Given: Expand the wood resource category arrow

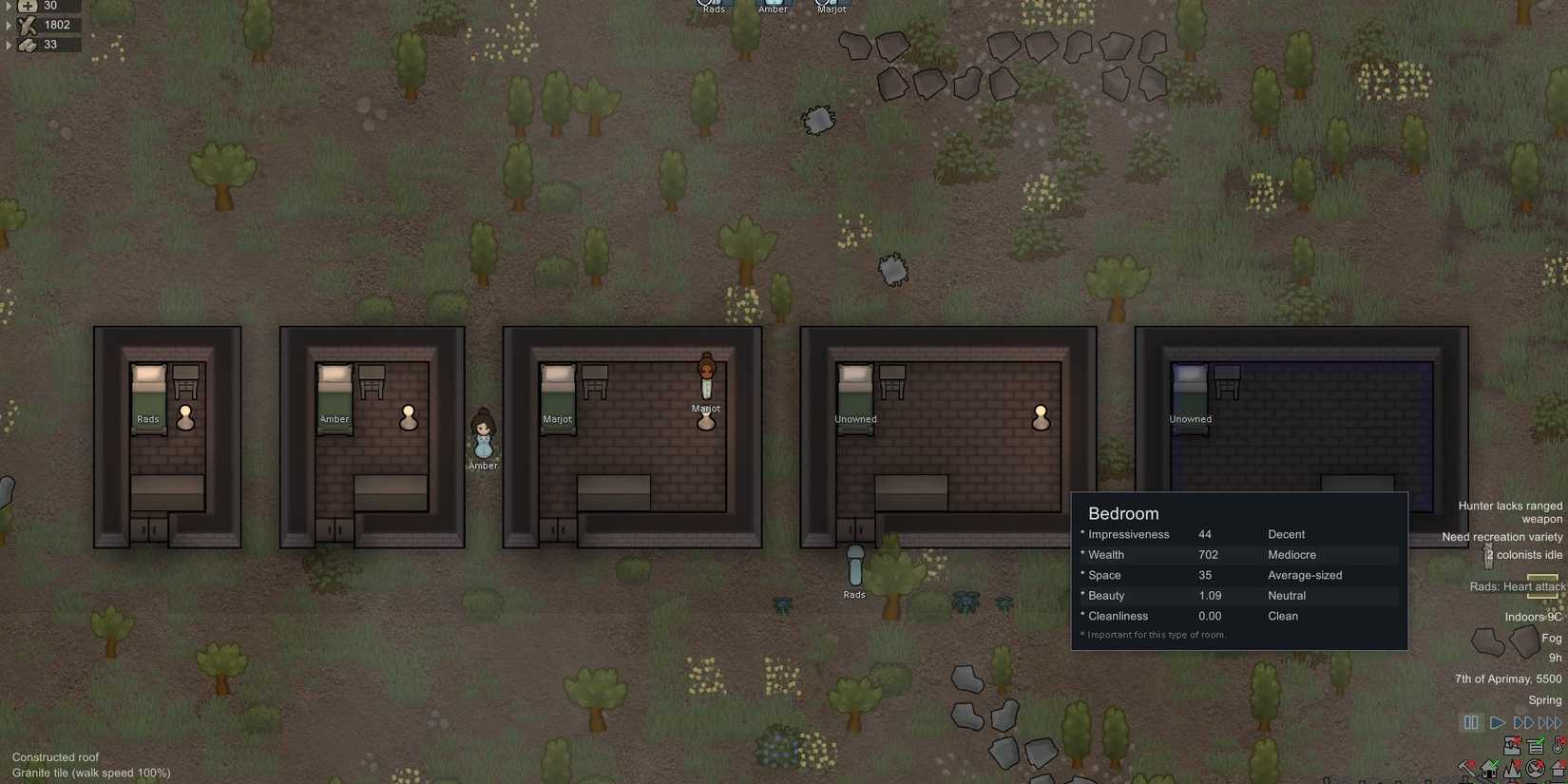Looking at the screenshot, I should tap(8, 25).
